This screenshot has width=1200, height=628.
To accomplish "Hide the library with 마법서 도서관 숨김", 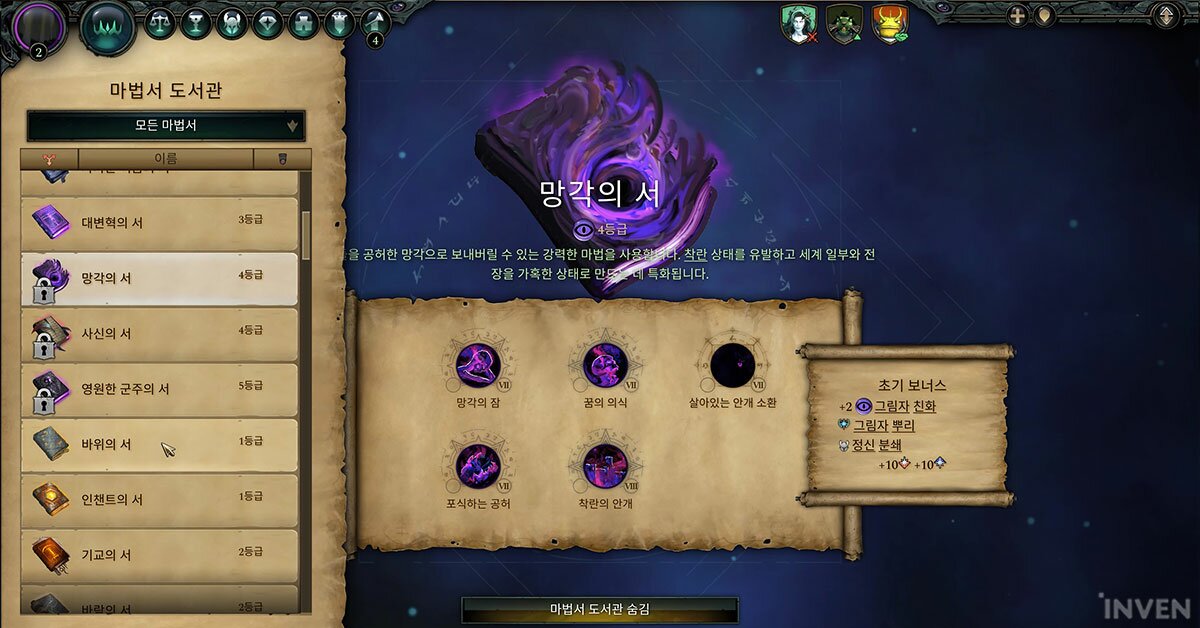I will tap(599, 609).
